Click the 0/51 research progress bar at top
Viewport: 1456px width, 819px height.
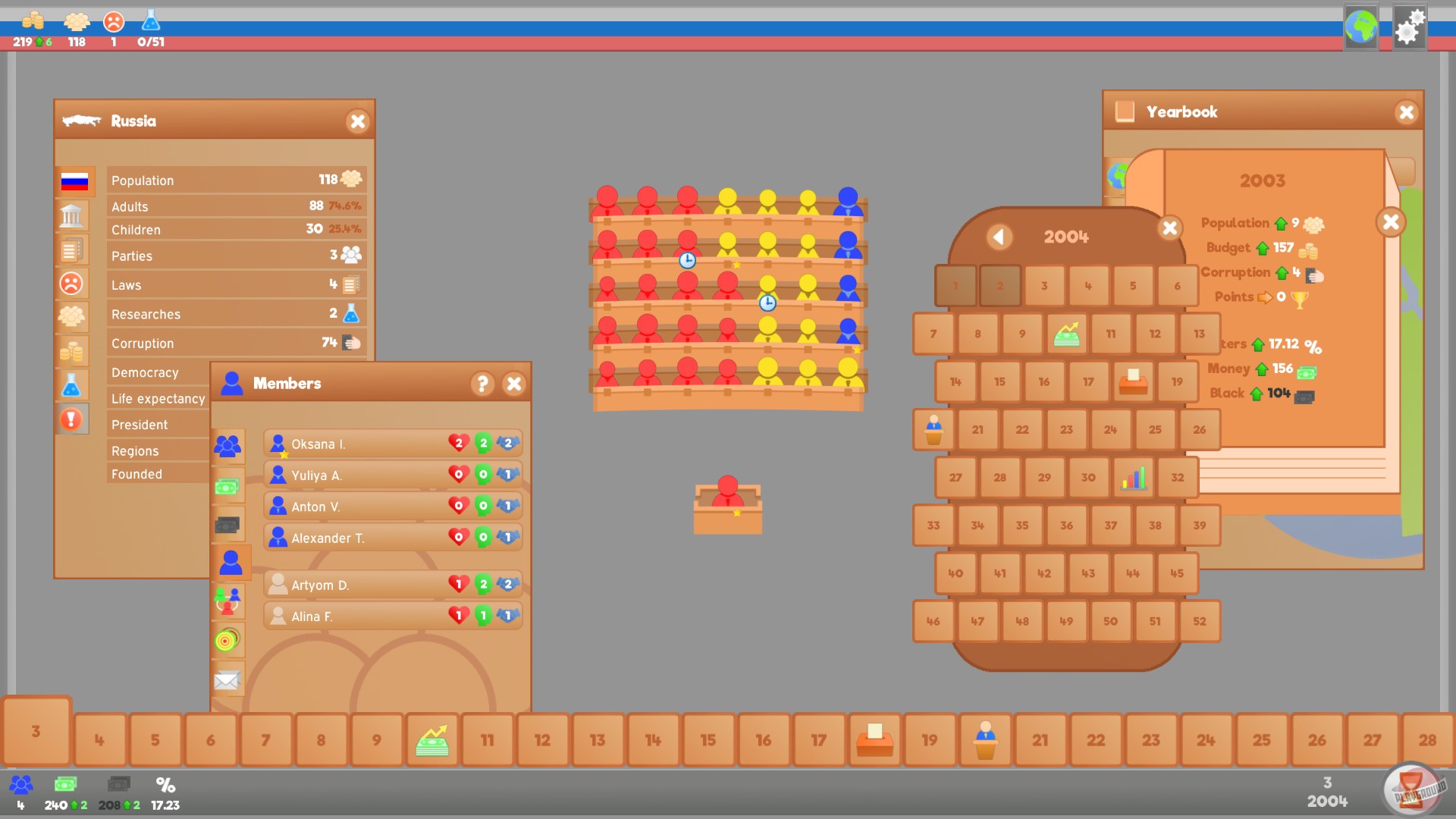click(x=149, y=29)
